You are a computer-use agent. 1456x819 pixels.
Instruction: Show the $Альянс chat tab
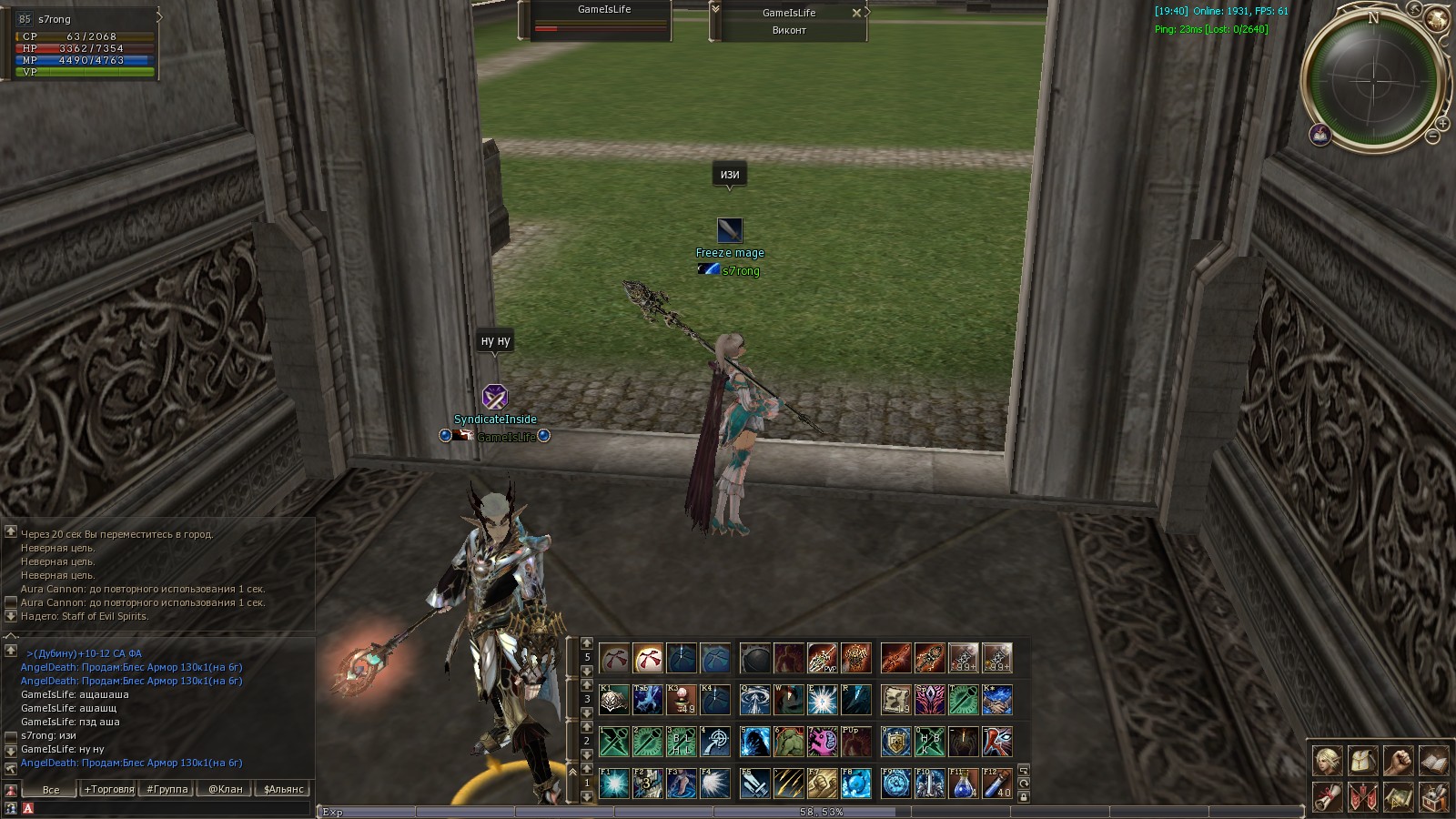tap(284, 789)
